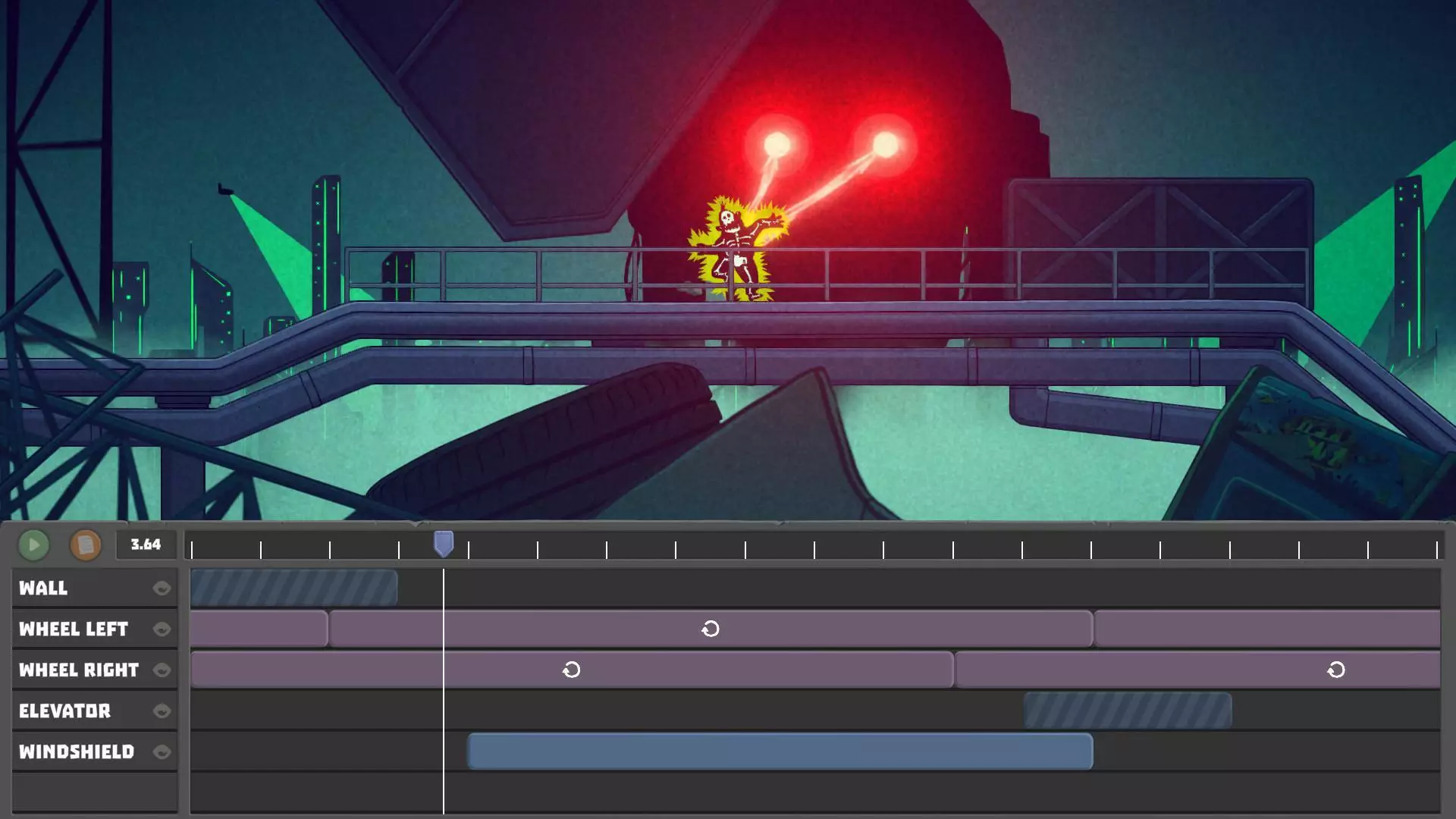
Task: Click the loop icon on the Wheel Left clip
Action: 711,629
